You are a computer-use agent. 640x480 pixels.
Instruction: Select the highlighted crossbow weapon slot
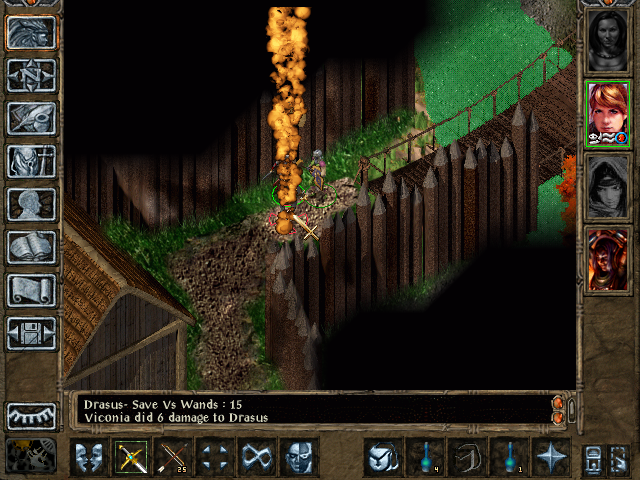pos(131,456)
